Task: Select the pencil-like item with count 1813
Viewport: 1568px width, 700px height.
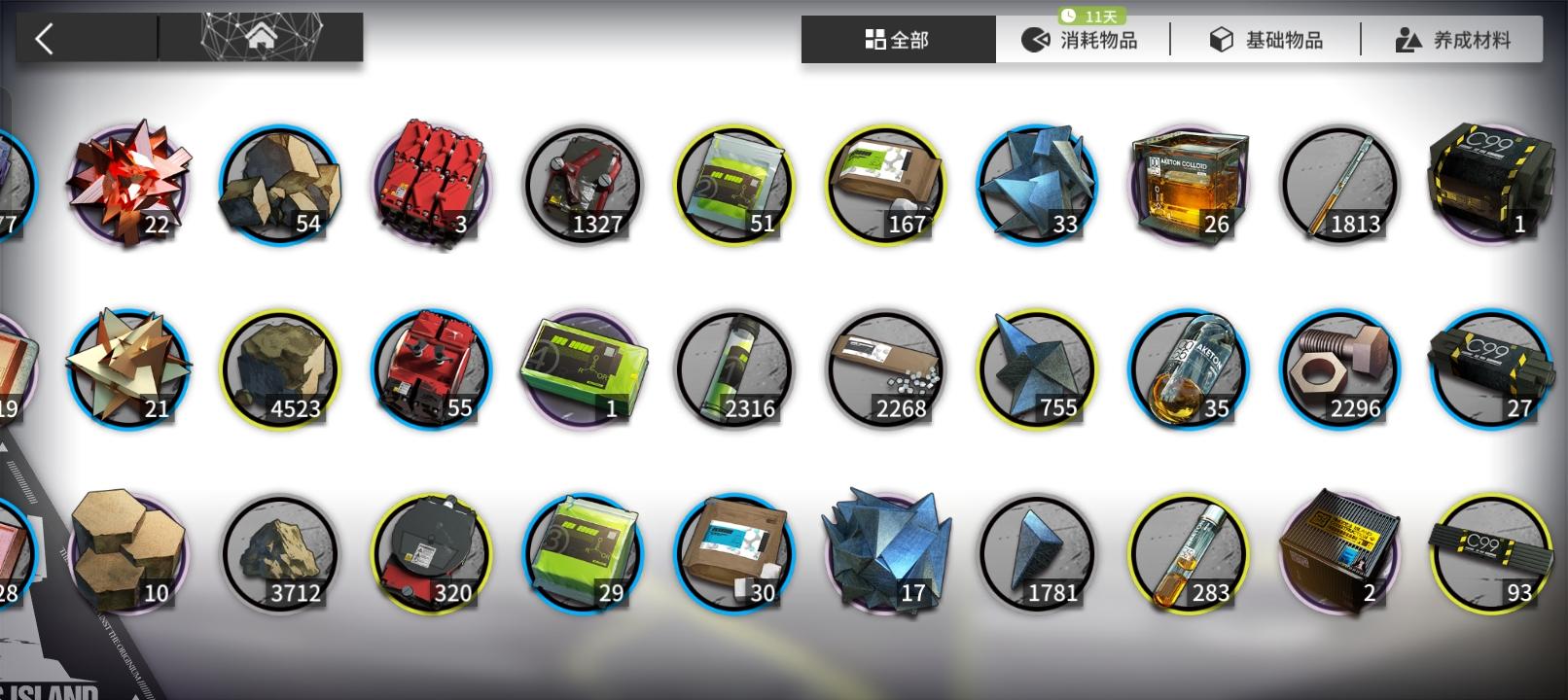Action: coord(1338,183)
